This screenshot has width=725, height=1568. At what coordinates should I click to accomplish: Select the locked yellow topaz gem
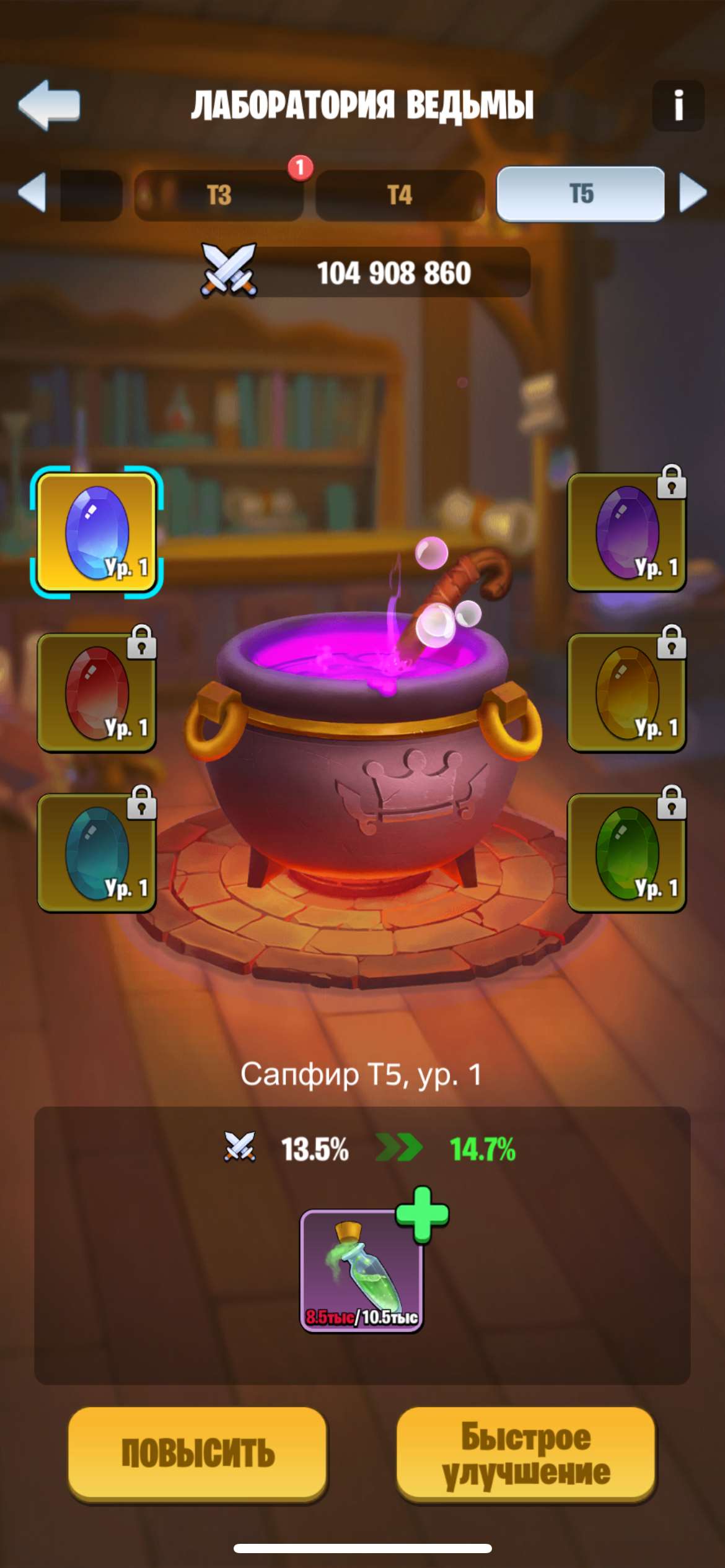click(626, 692)
